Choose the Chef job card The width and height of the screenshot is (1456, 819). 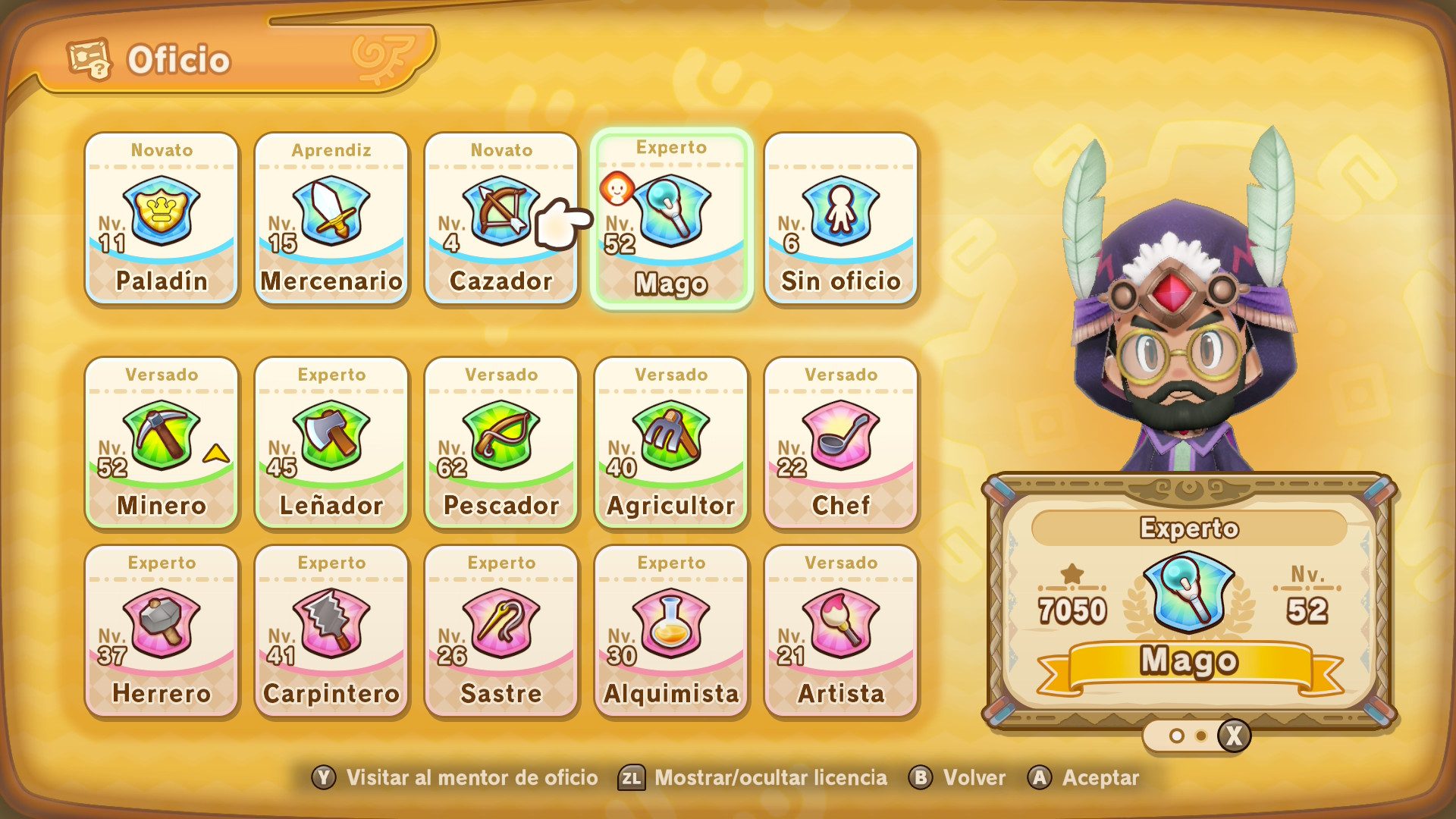841,443
